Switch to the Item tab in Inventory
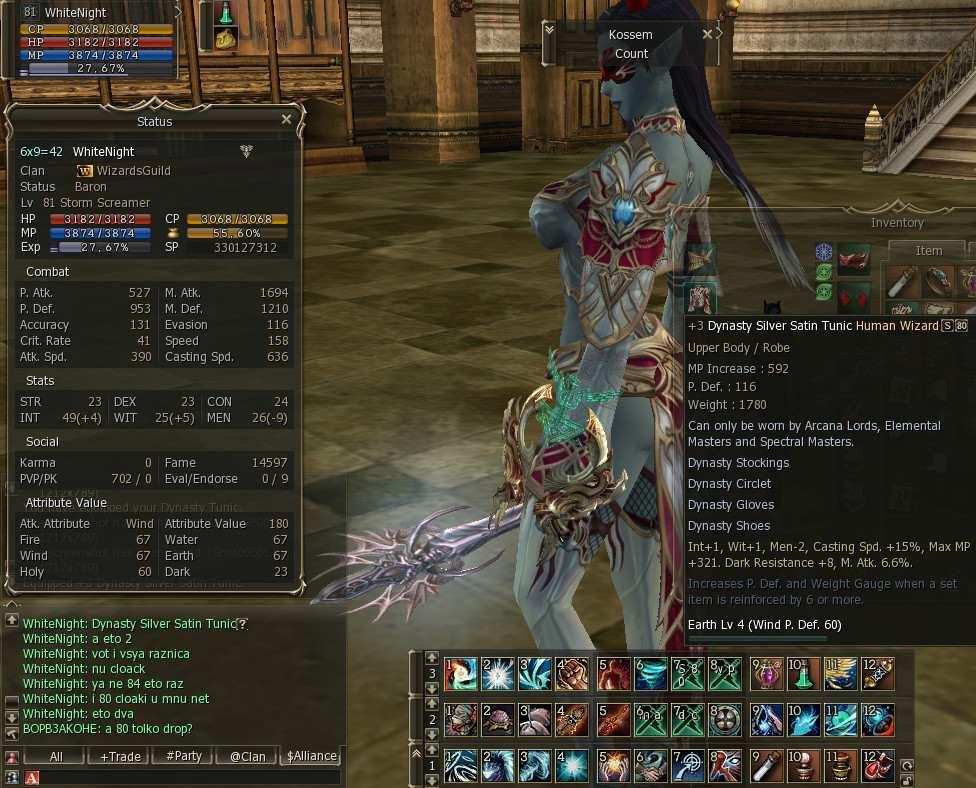 click(x=928, y=251)
